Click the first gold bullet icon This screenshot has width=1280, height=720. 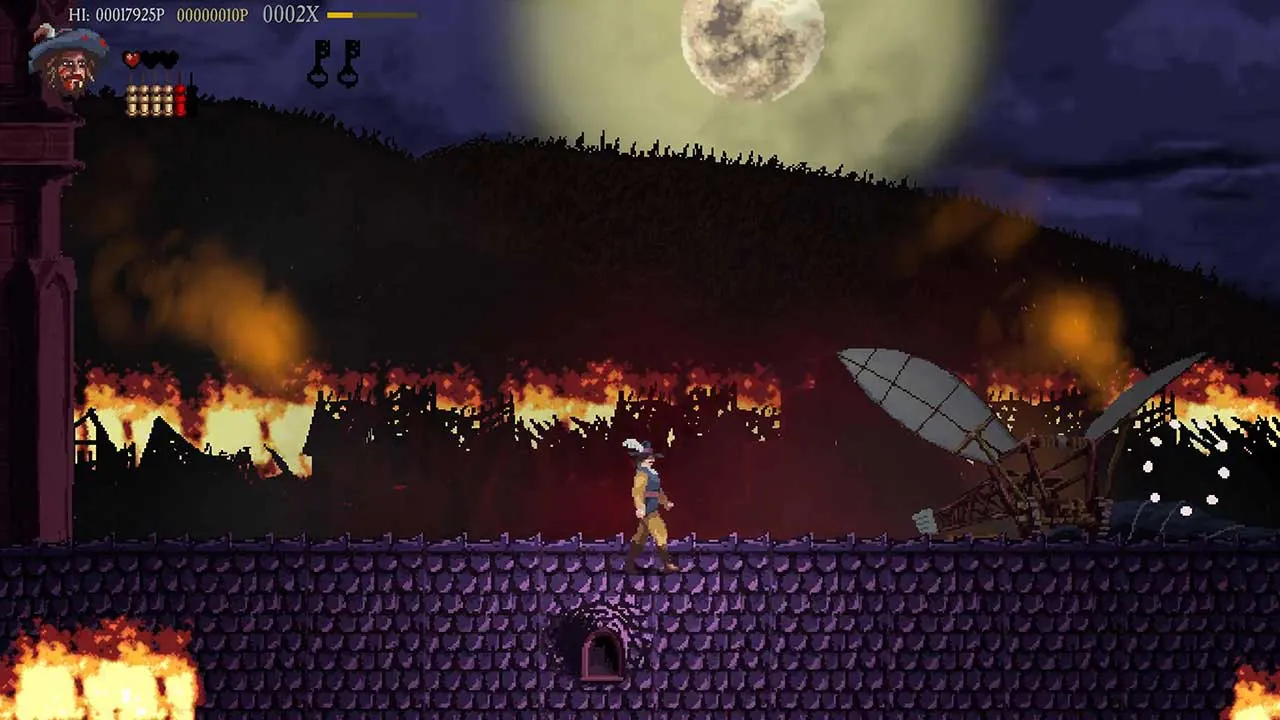(x=132, y=98)
